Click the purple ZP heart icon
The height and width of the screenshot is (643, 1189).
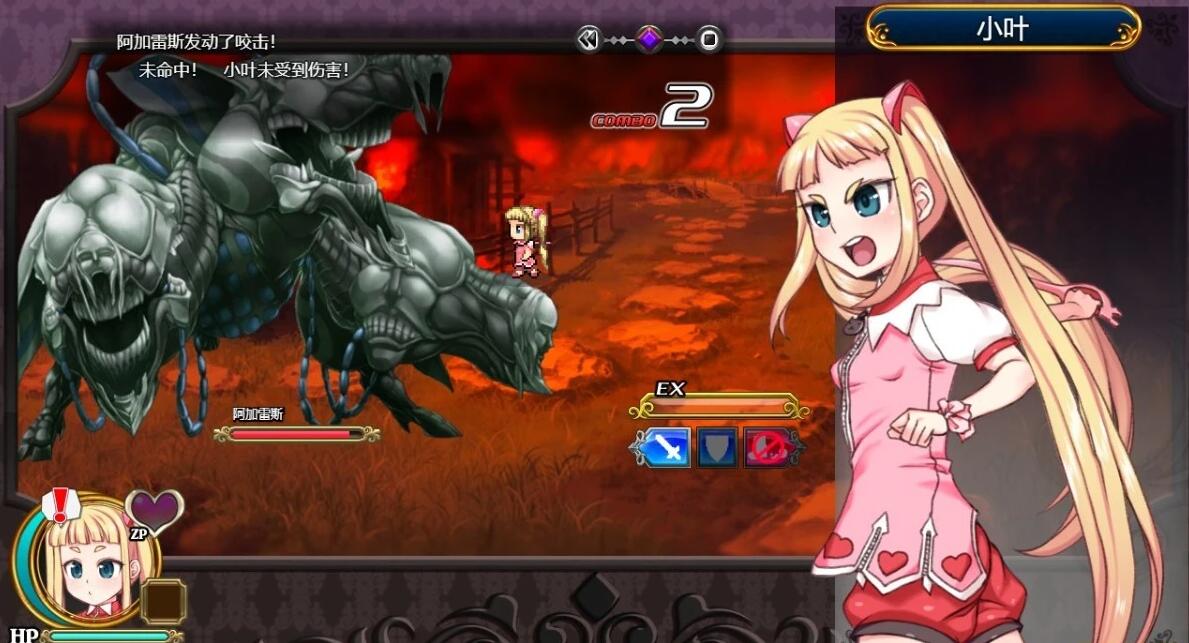tap(155, 511)
